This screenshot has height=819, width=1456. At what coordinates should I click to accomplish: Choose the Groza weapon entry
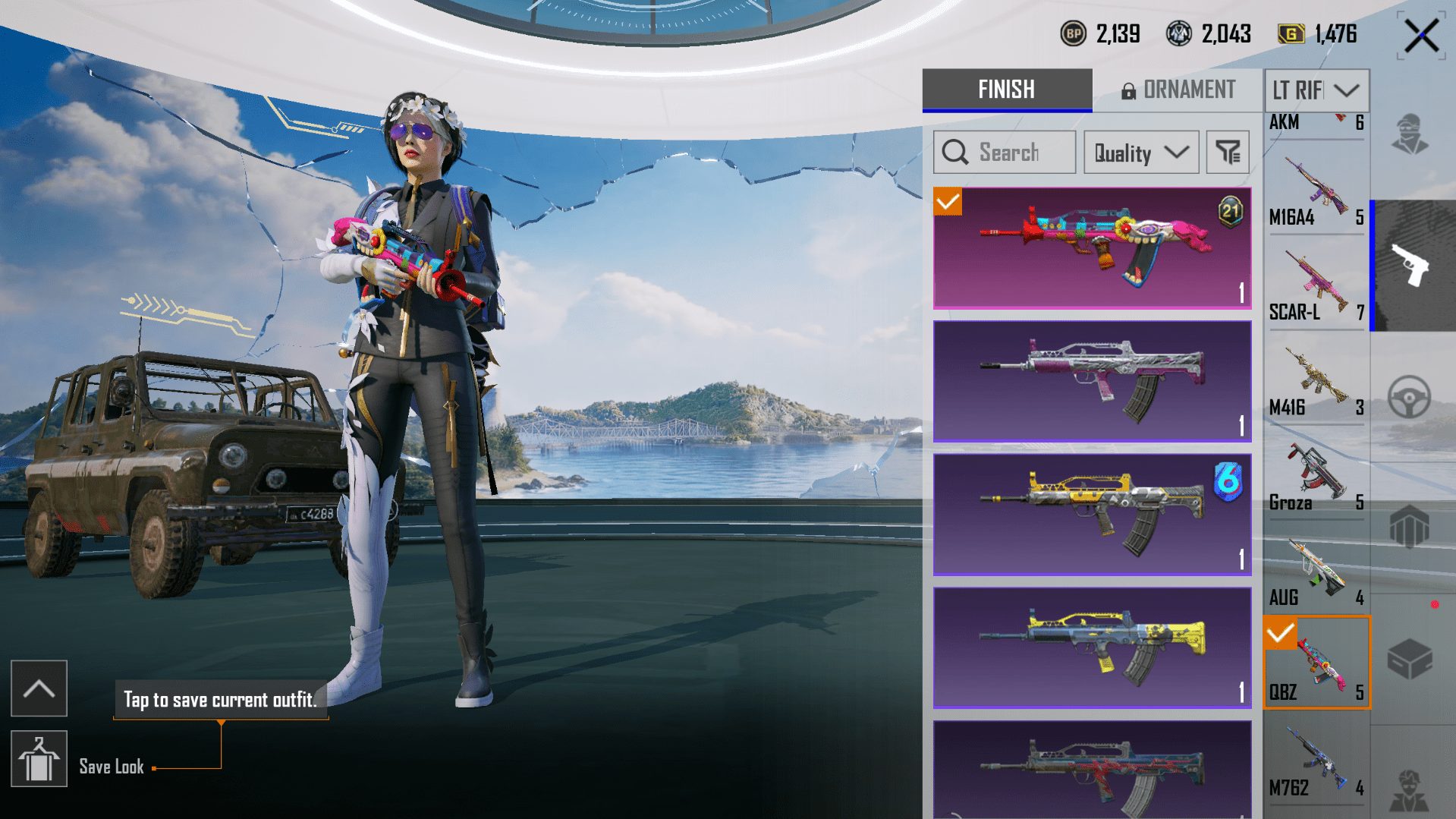click(1316, 477)
